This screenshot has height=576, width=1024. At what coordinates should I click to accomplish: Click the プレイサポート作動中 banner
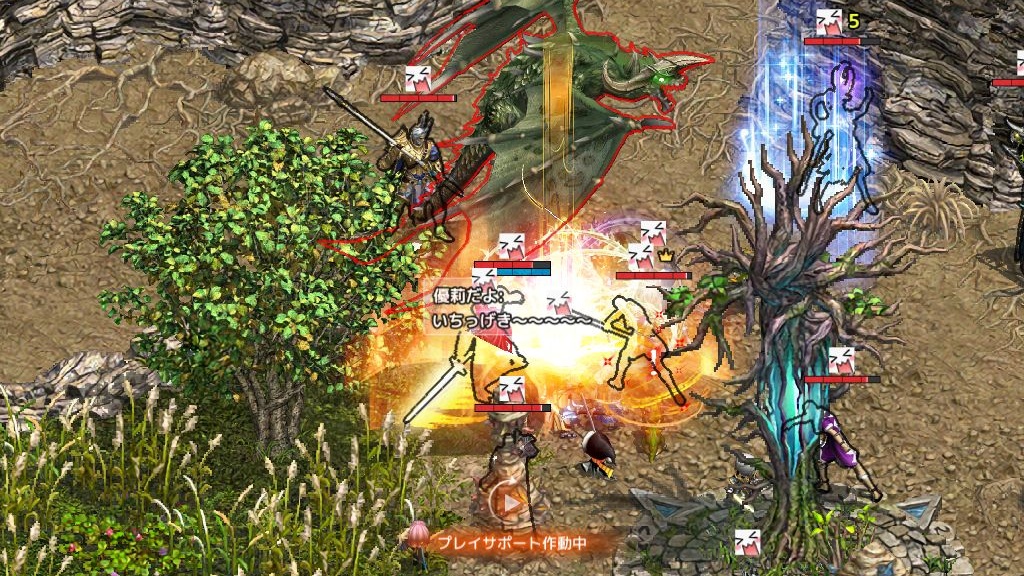point(511,543)
